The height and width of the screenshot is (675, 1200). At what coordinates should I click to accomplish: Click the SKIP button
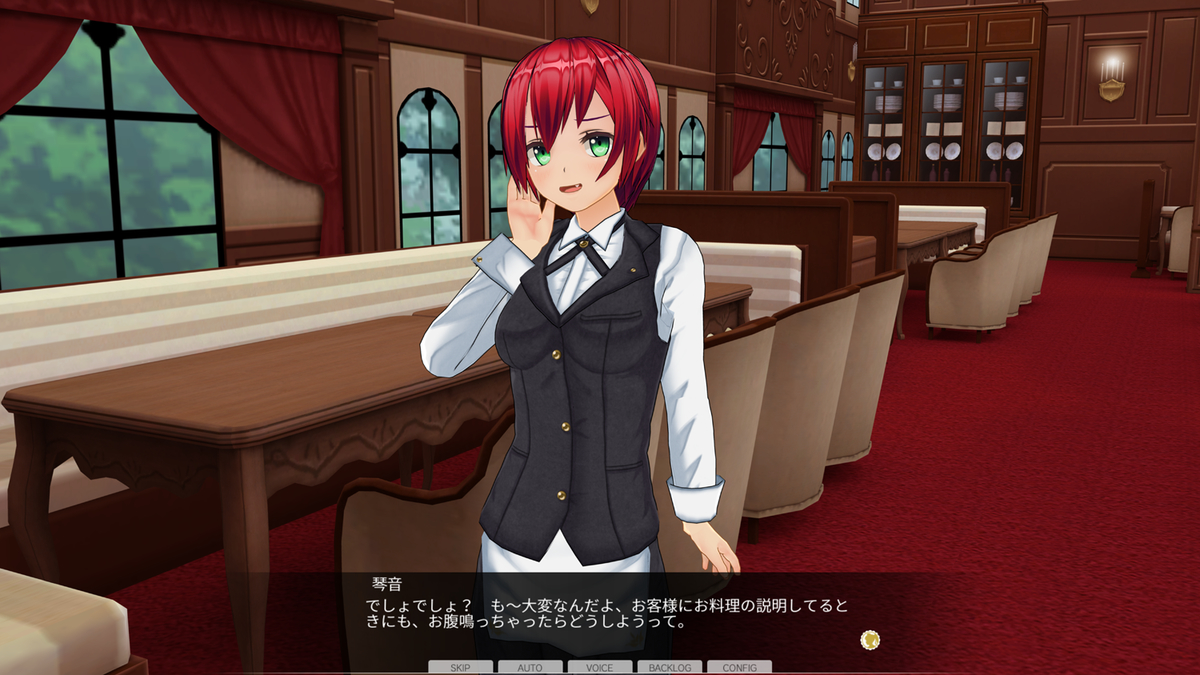pos(460,667)
